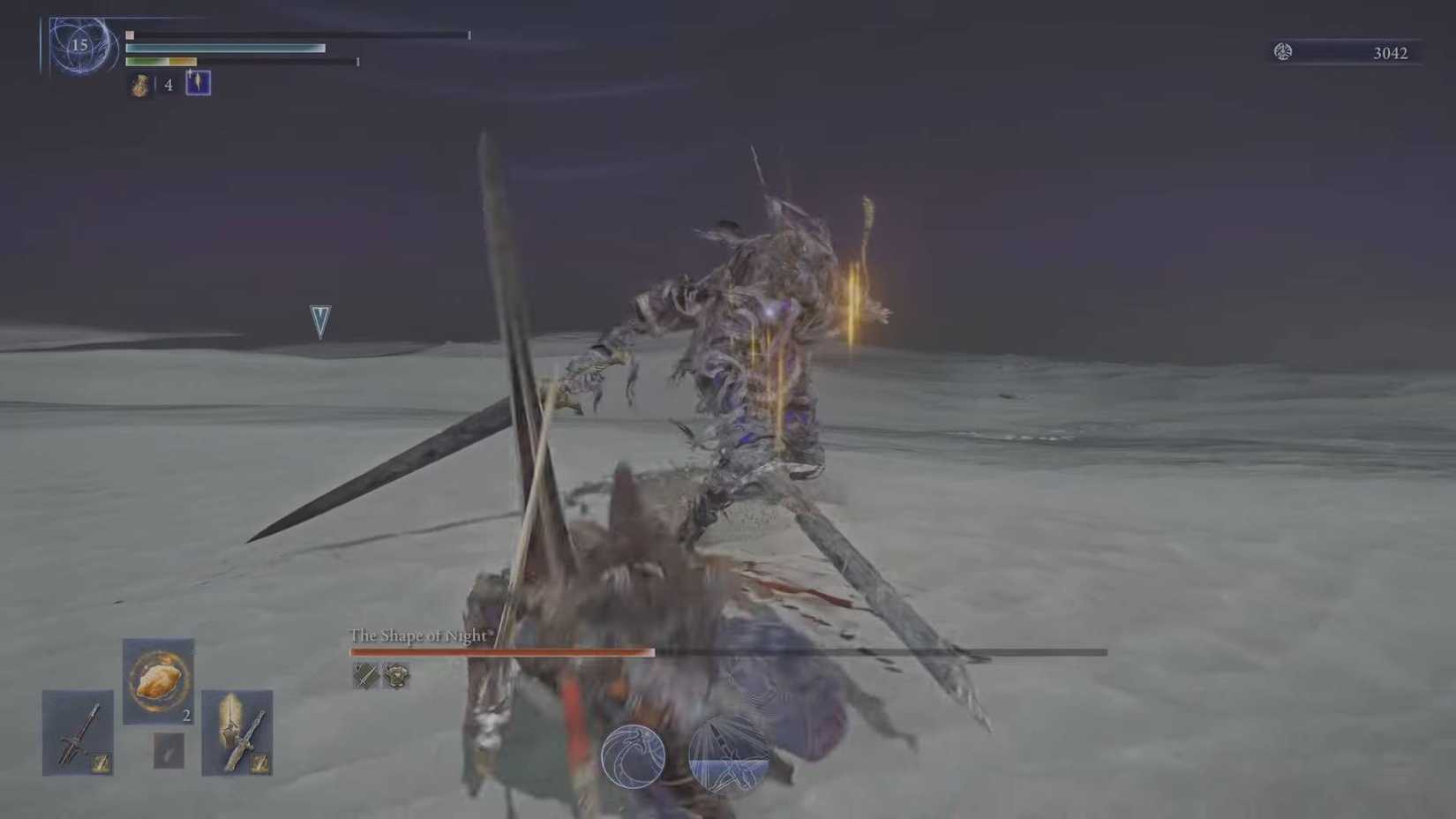Click the rune currency emblem icon

(1282, 52)
